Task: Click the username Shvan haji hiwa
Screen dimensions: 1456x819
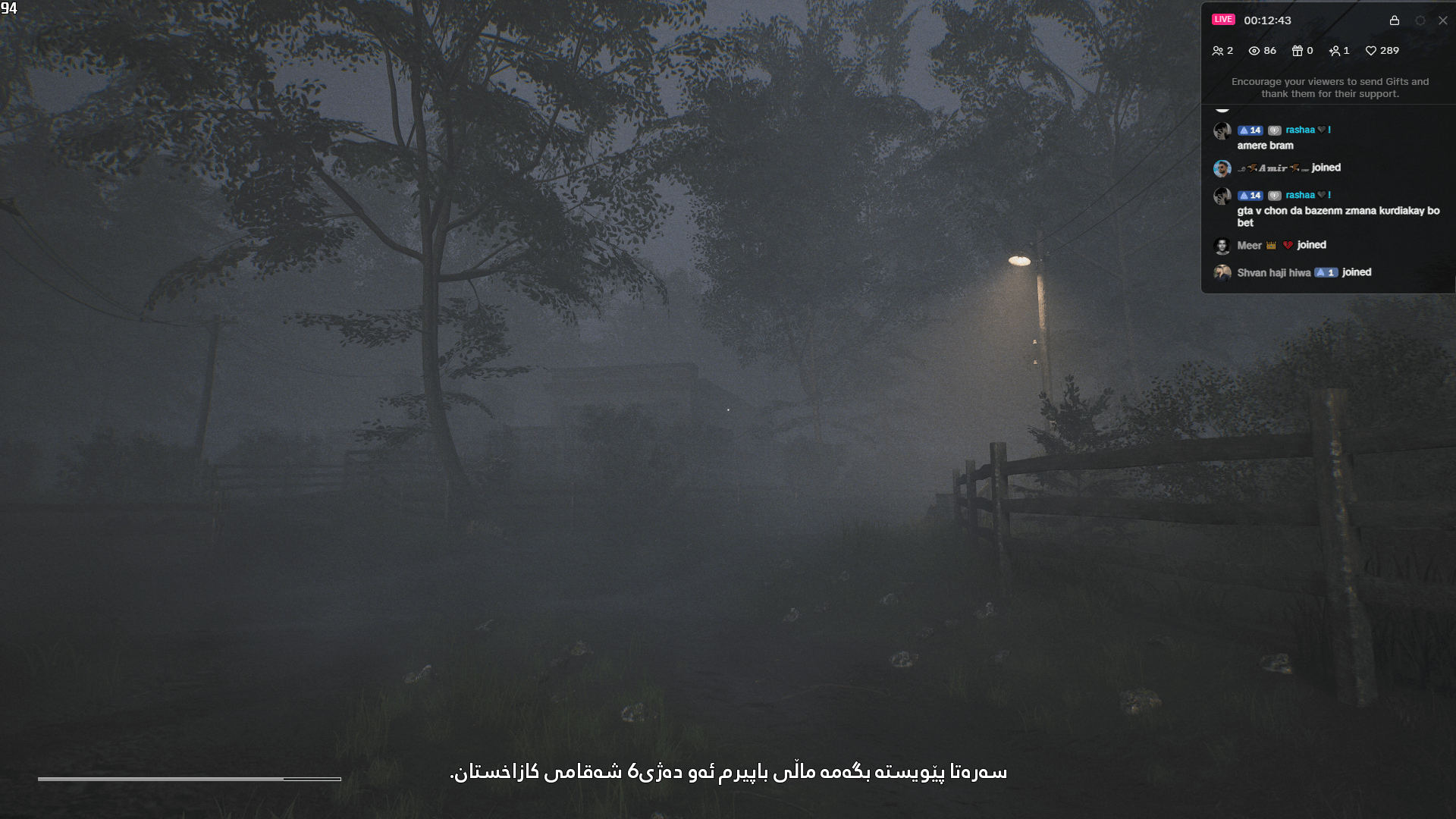Action: coord(1273,272)
